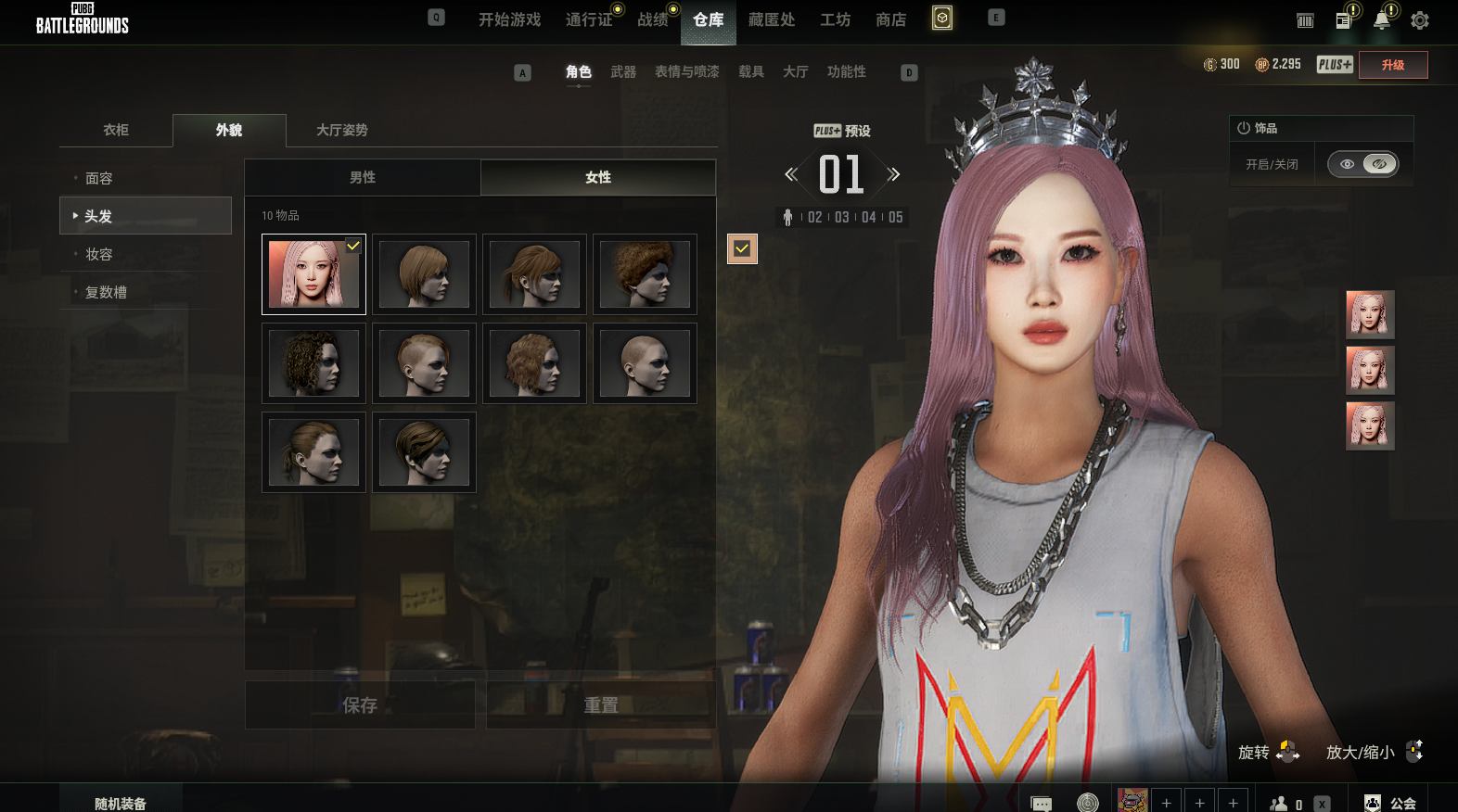
Task: Choose the 妆容 makeup category
Action: pyautogui.click(x=99, y=254)
